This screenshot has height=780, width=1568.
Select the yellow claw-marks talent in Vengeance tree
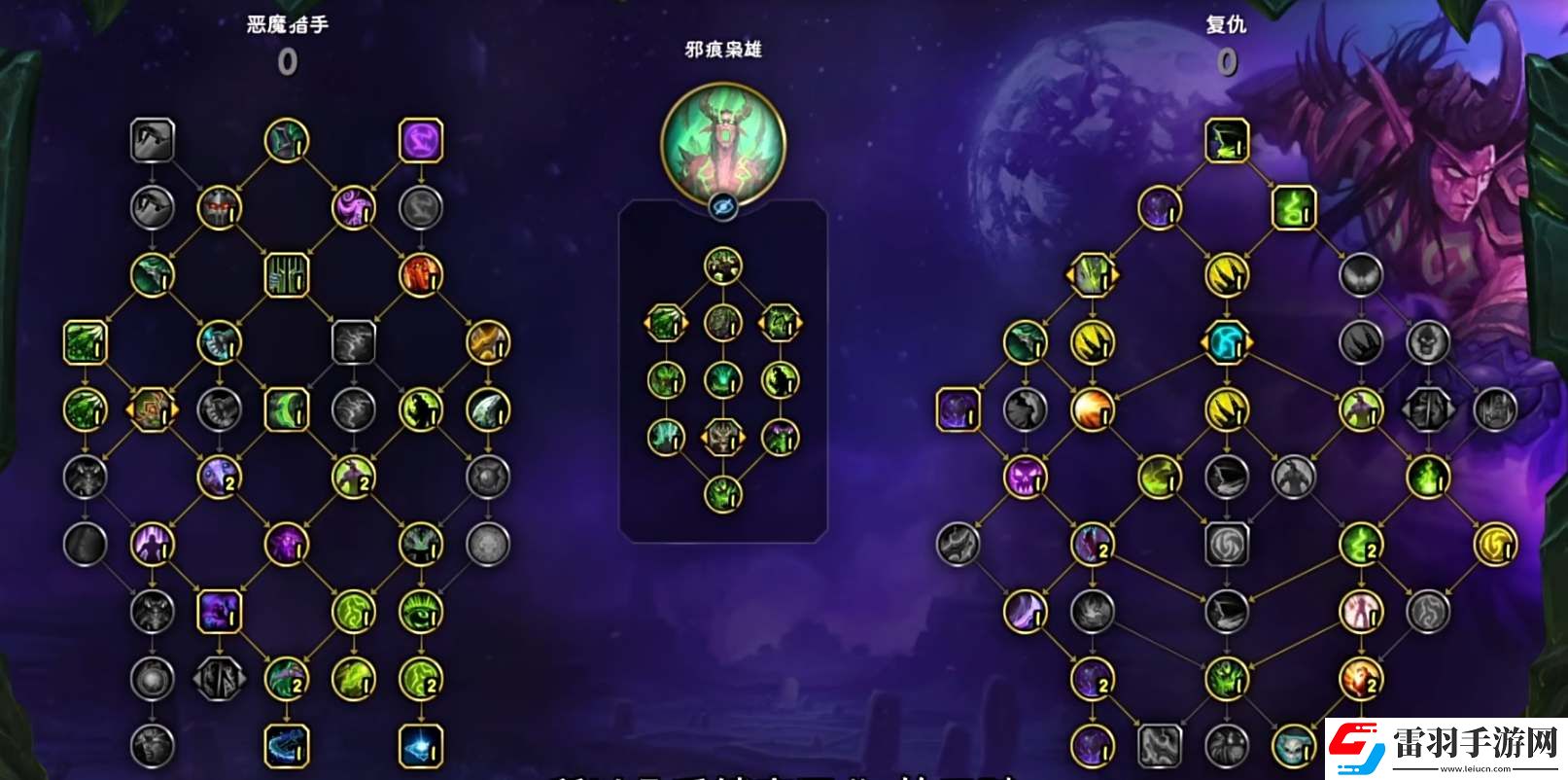click(1227, 275)
